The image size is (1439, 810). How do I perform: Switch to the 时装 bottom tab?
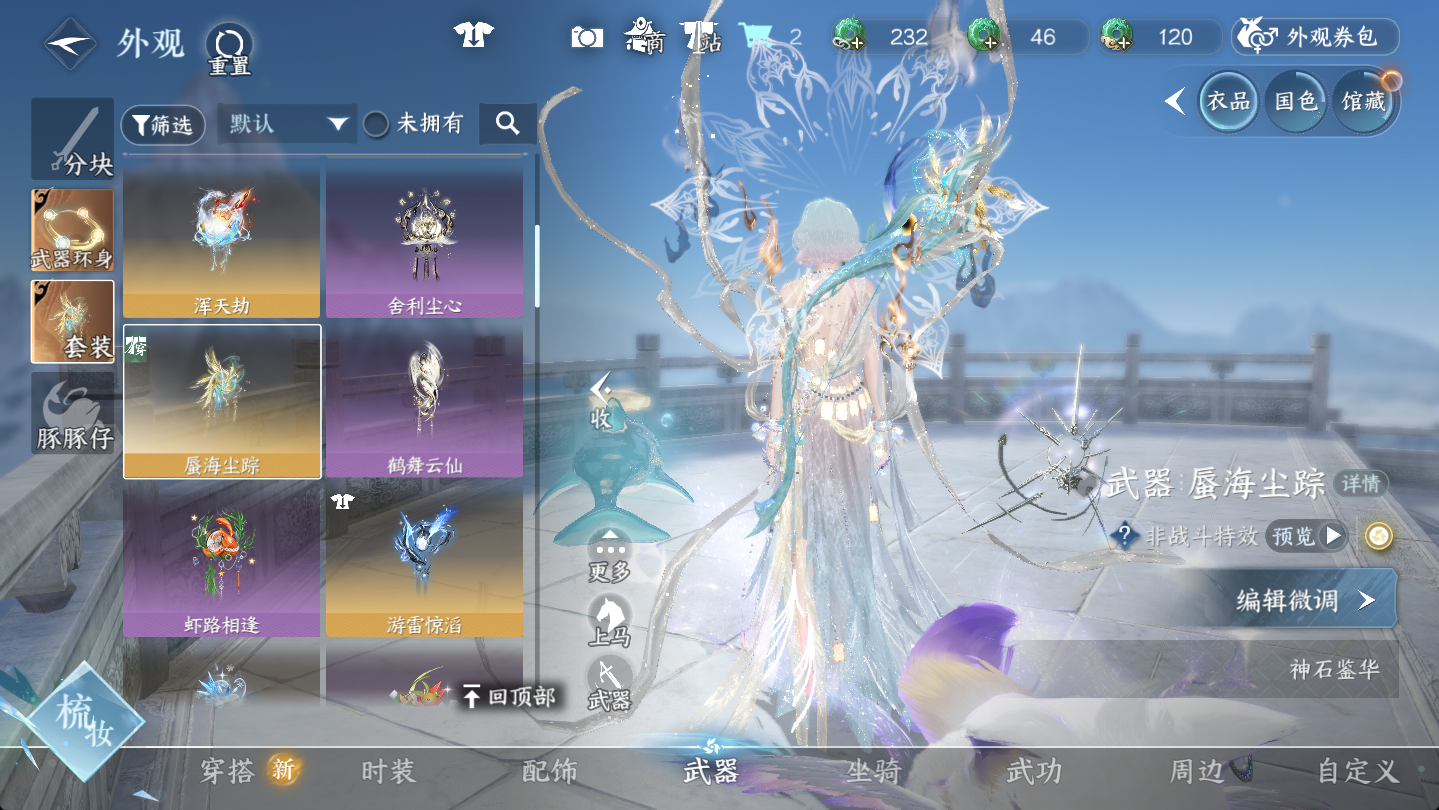[x=388, y=771]
